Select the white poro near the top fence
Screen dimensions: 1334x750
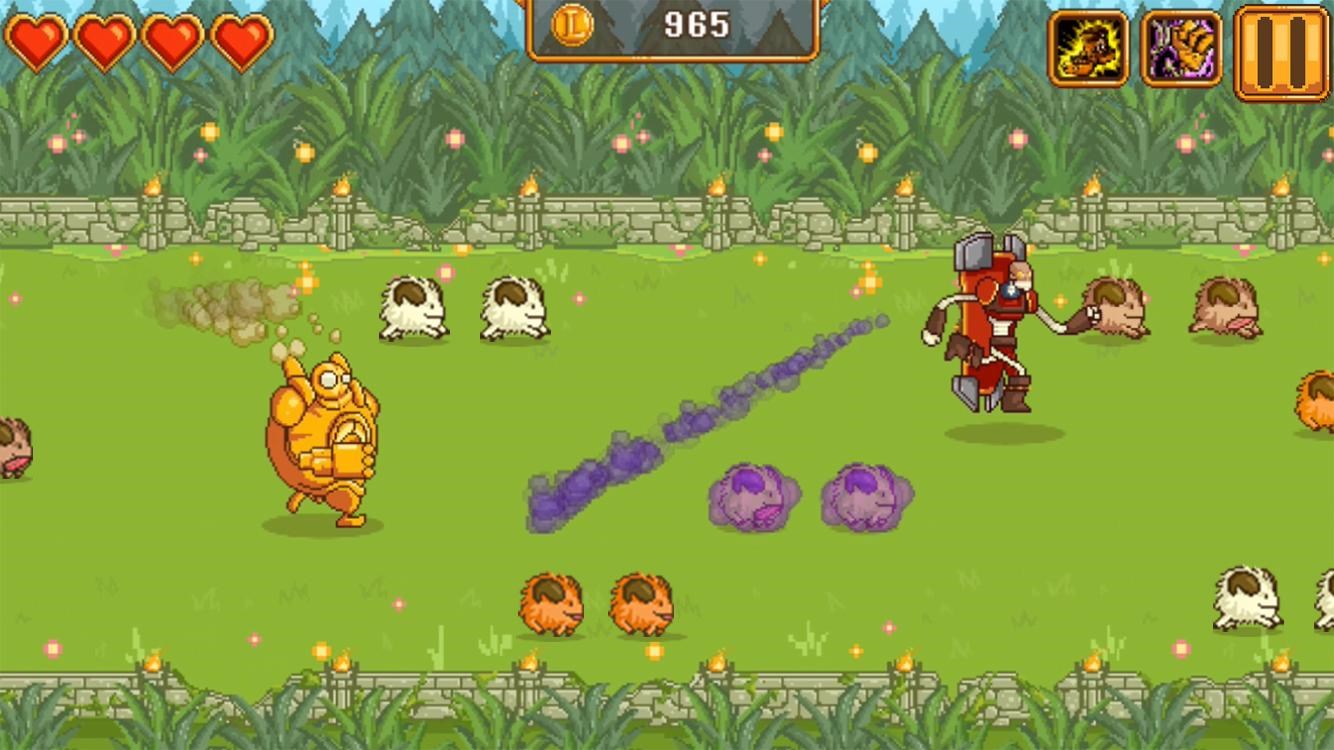click(414, 310)
